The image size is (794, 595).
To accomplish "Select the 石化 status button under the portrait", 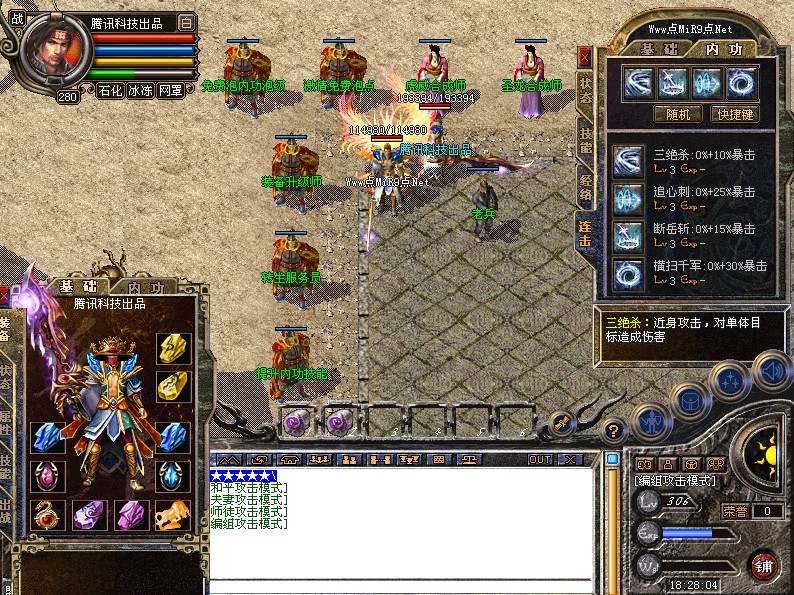I will [109, 90].
